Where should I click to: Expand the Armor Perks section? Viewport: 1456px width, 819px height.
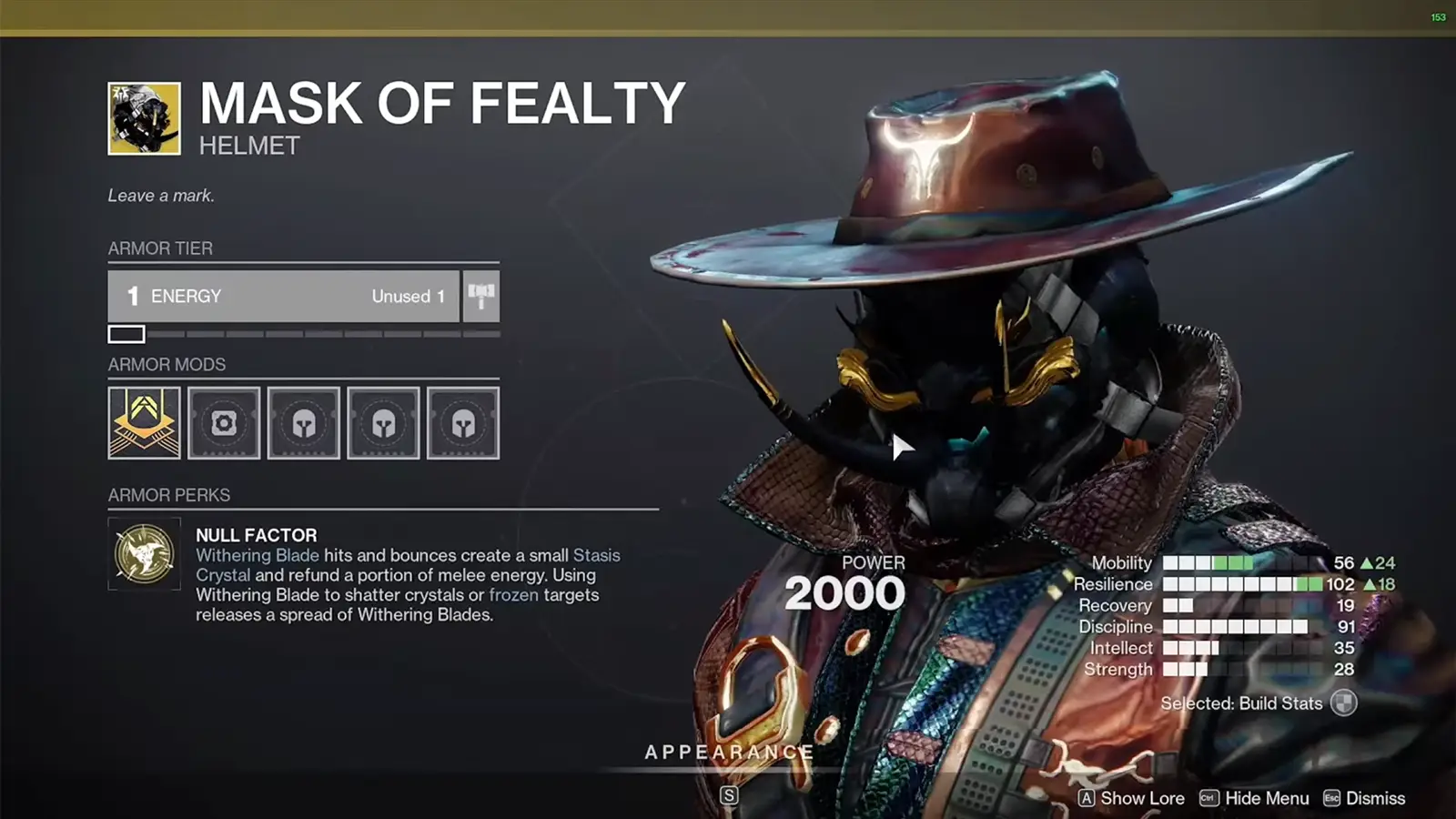[x=168, y=495]
